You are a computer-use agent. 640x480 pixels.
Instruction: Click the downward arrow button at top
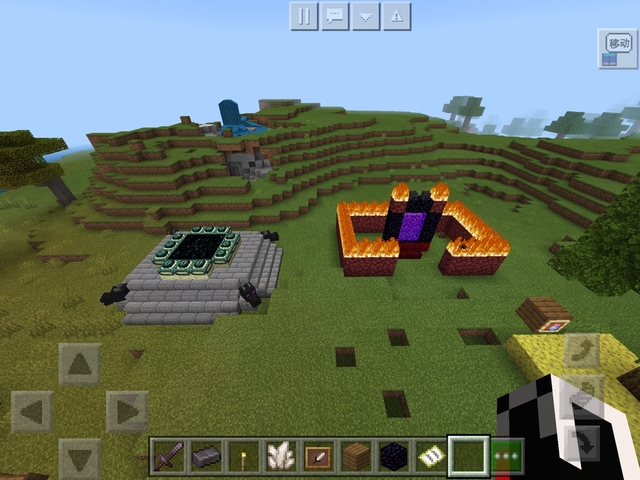[x=366, y=16]
